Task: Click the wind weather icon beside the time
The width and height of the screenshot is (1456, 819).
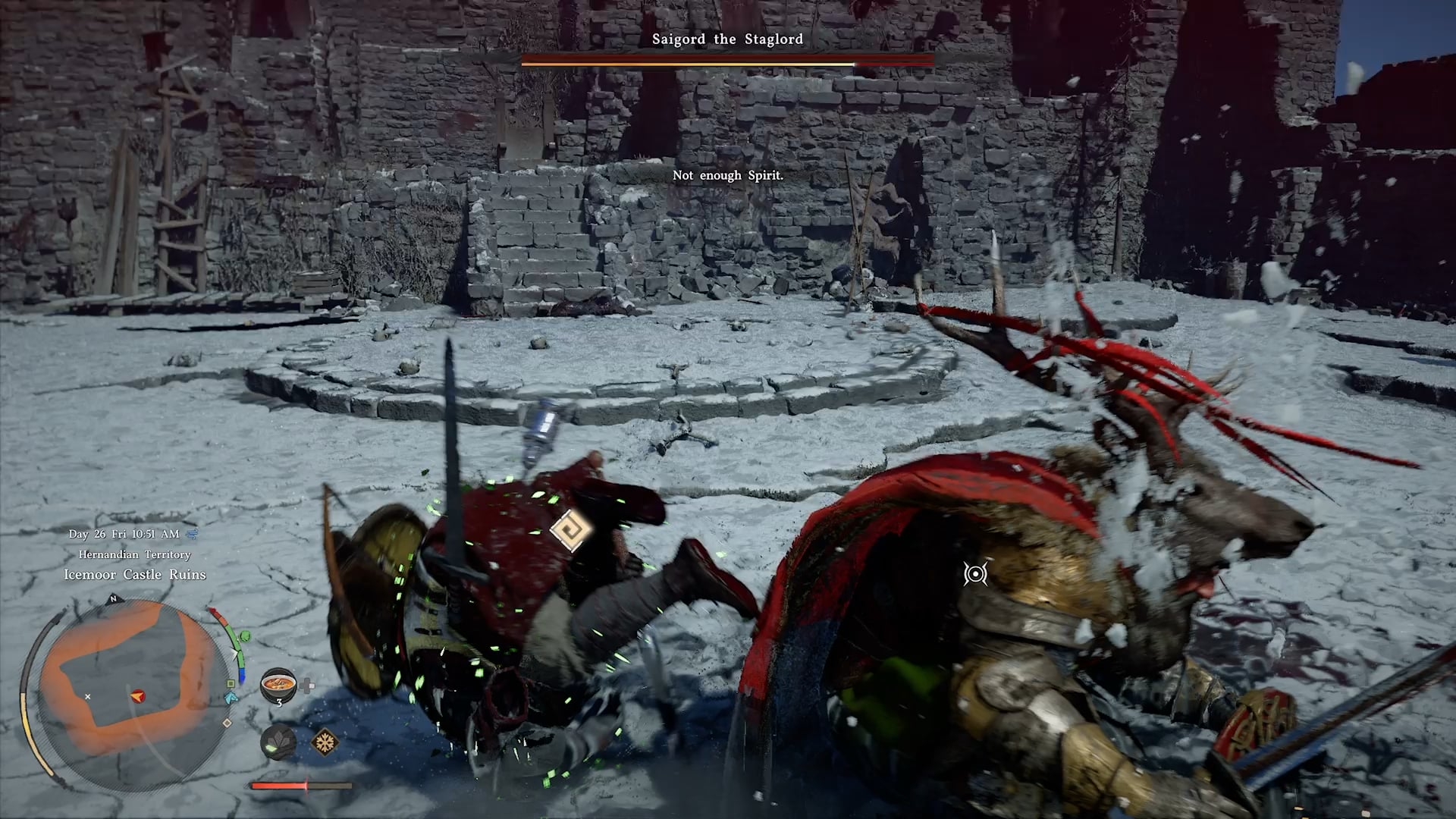Action: click(192, 534)
